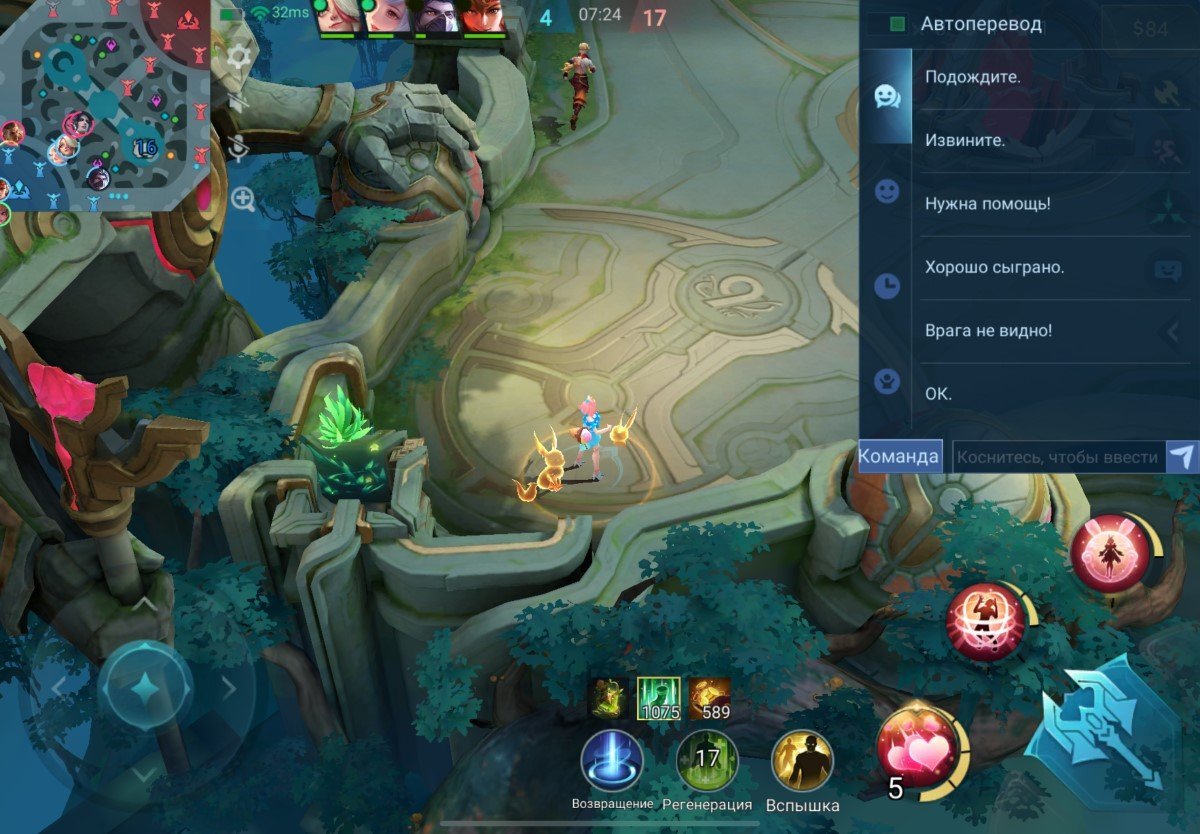
Task: Focus the chat text input field
Action: tap(1058, 457)
